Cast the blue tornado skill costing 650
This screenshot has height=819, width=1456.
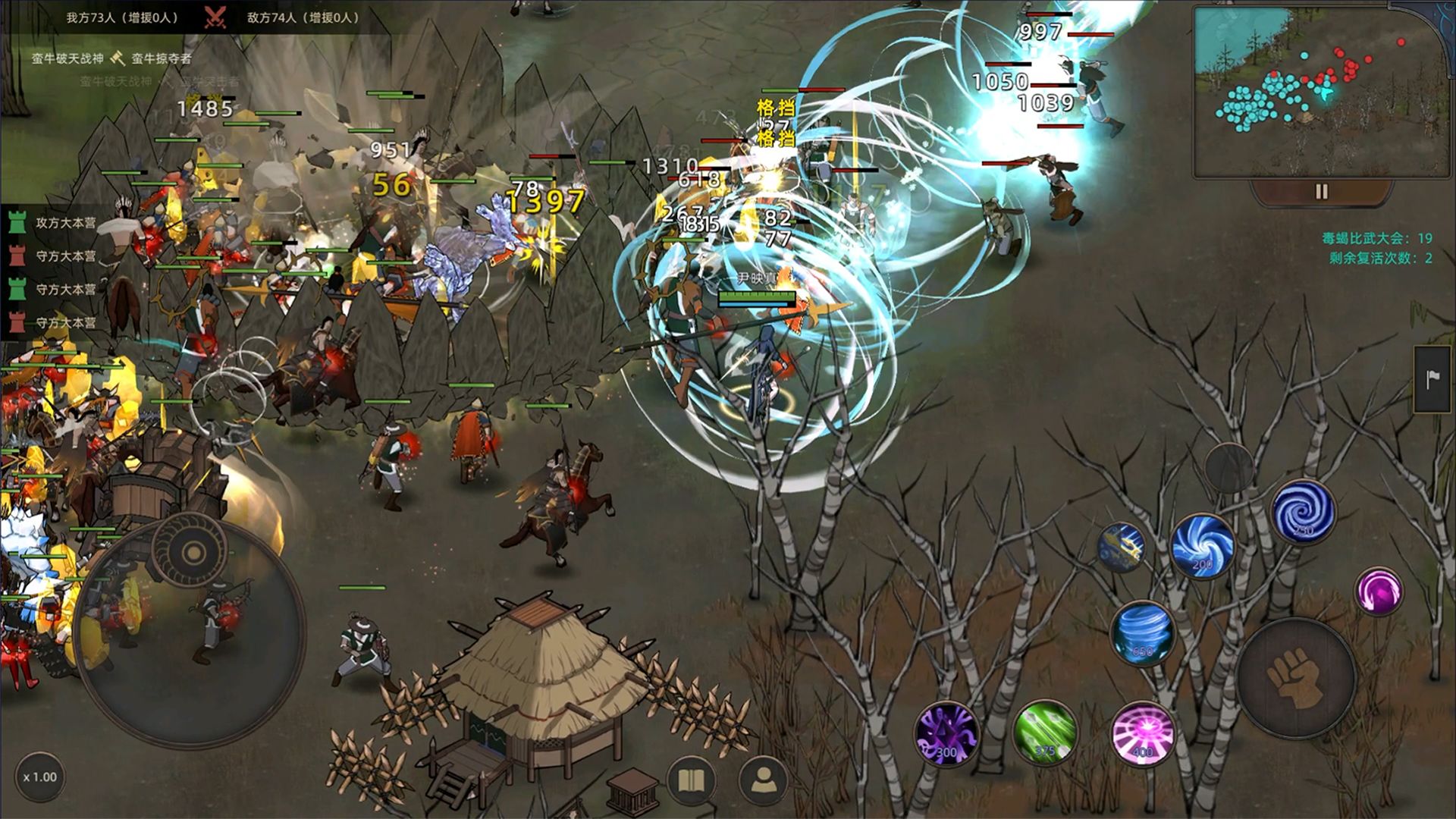tap(1142, 633)
